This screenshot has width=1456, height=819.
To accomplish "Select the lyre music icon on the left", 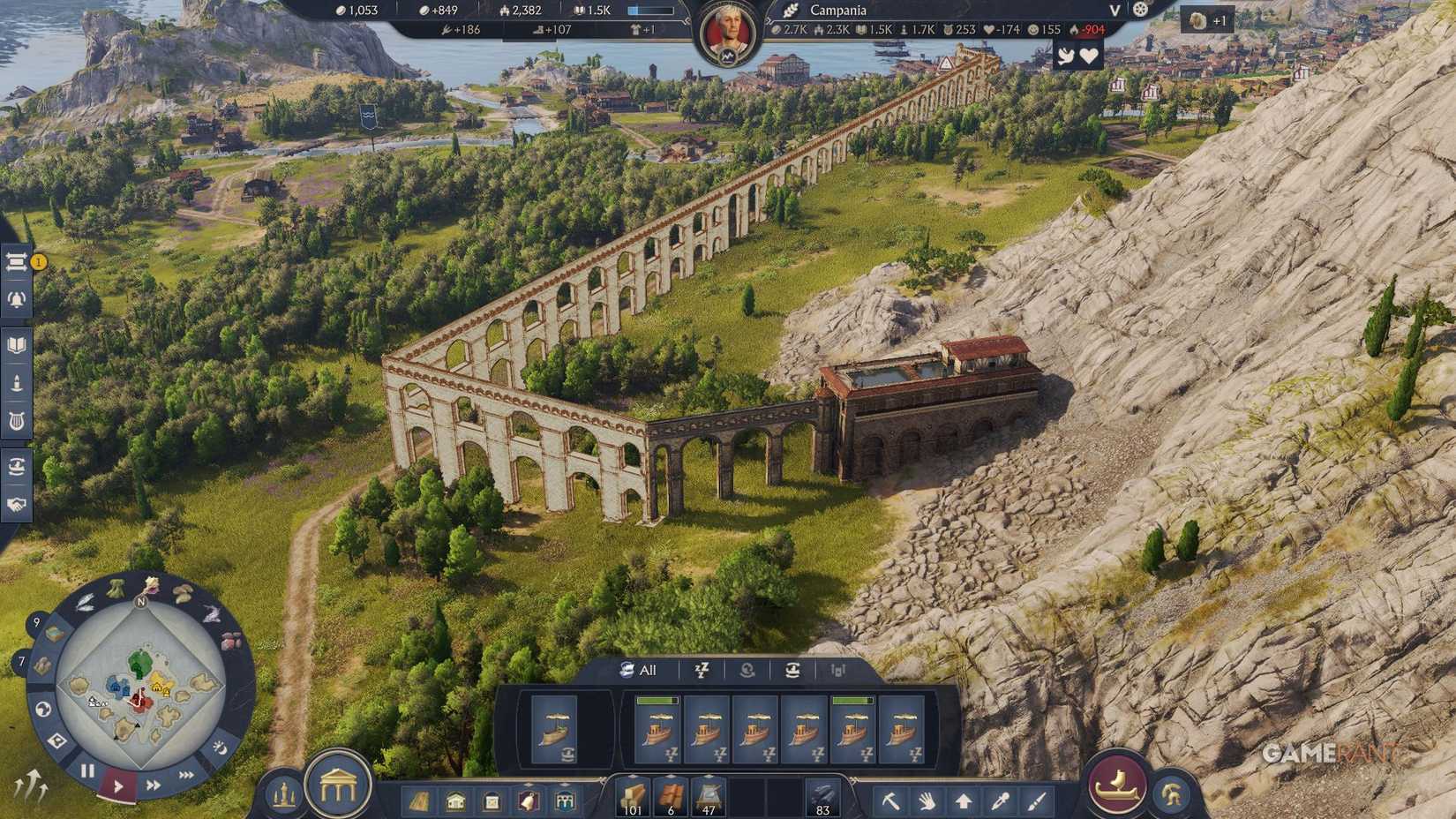I will coord(15,419).
